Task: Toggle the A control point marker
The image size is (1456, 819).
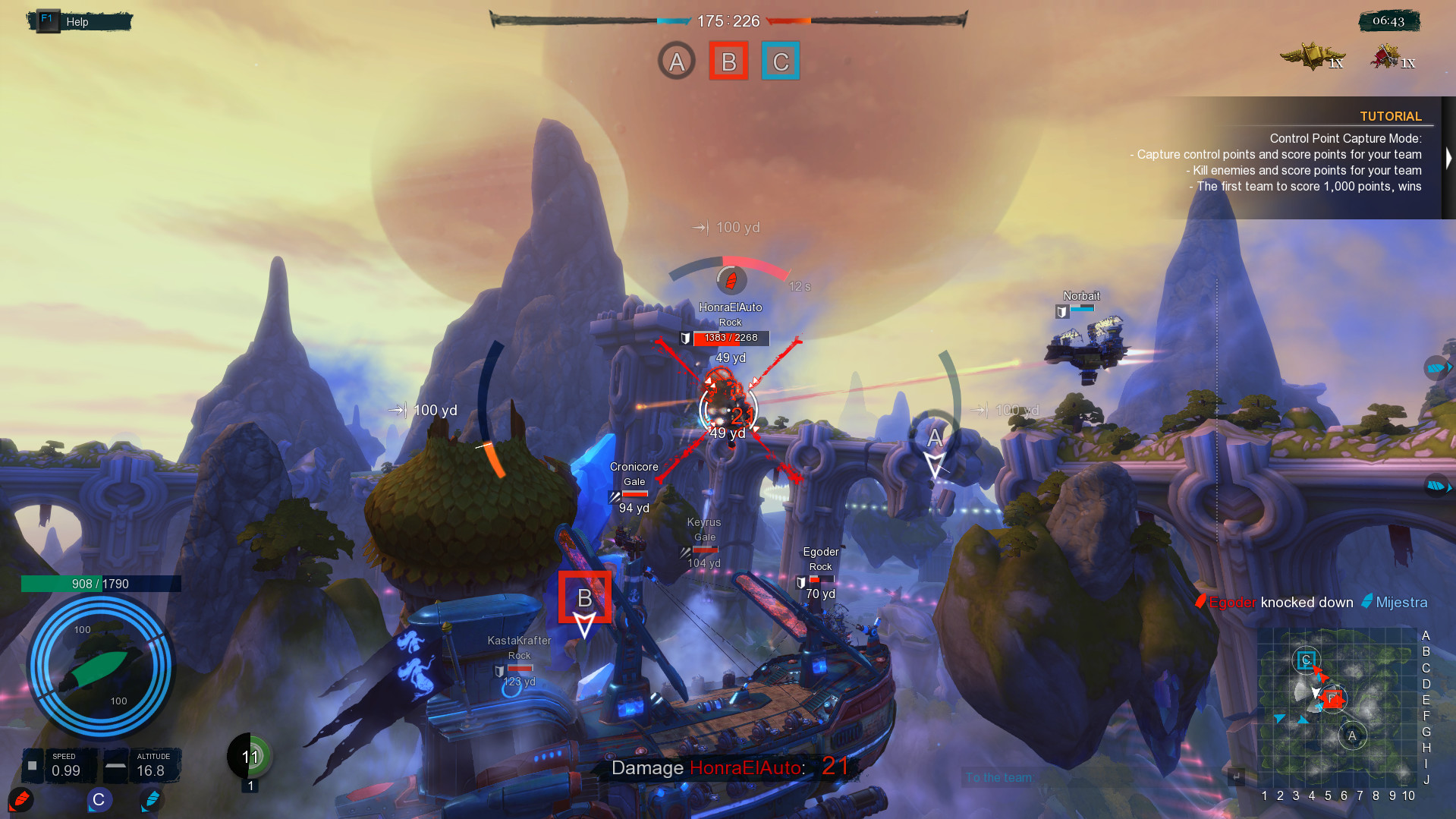Action: [676, 61]
